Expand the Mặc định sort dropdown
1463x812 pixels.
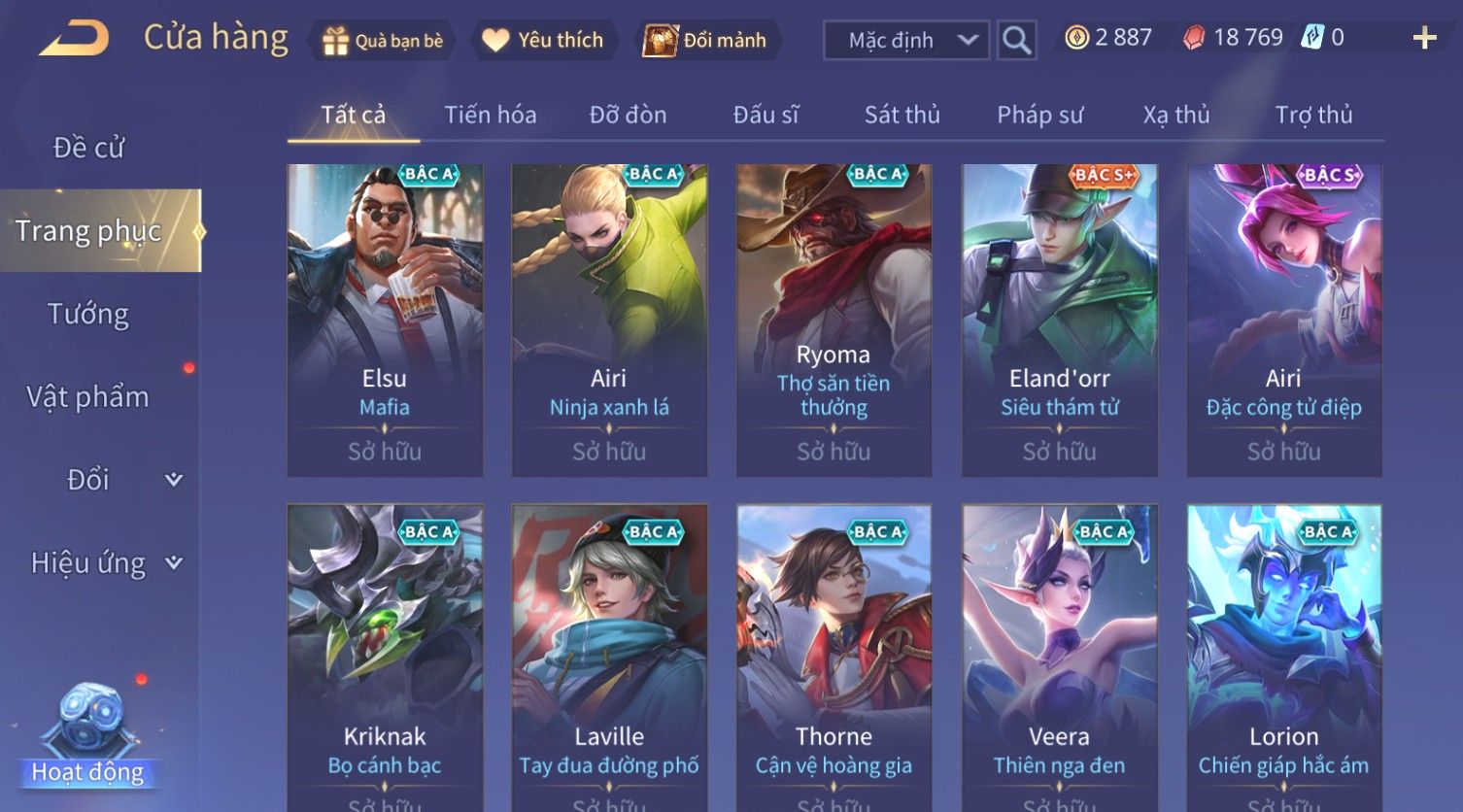point(905,41)
